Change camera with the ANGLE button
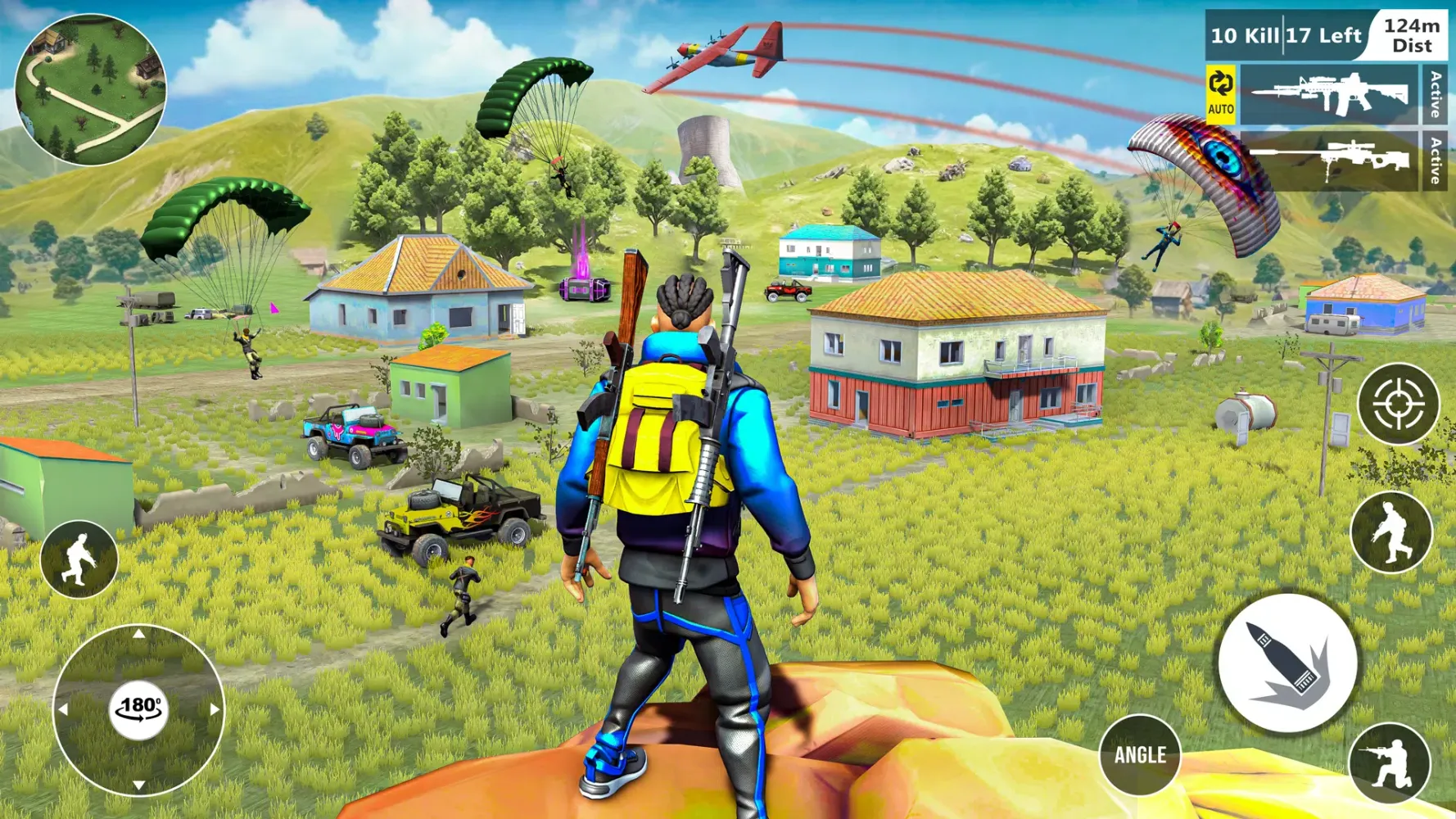Screen dimensions: 1456x819 point(1139,754)
